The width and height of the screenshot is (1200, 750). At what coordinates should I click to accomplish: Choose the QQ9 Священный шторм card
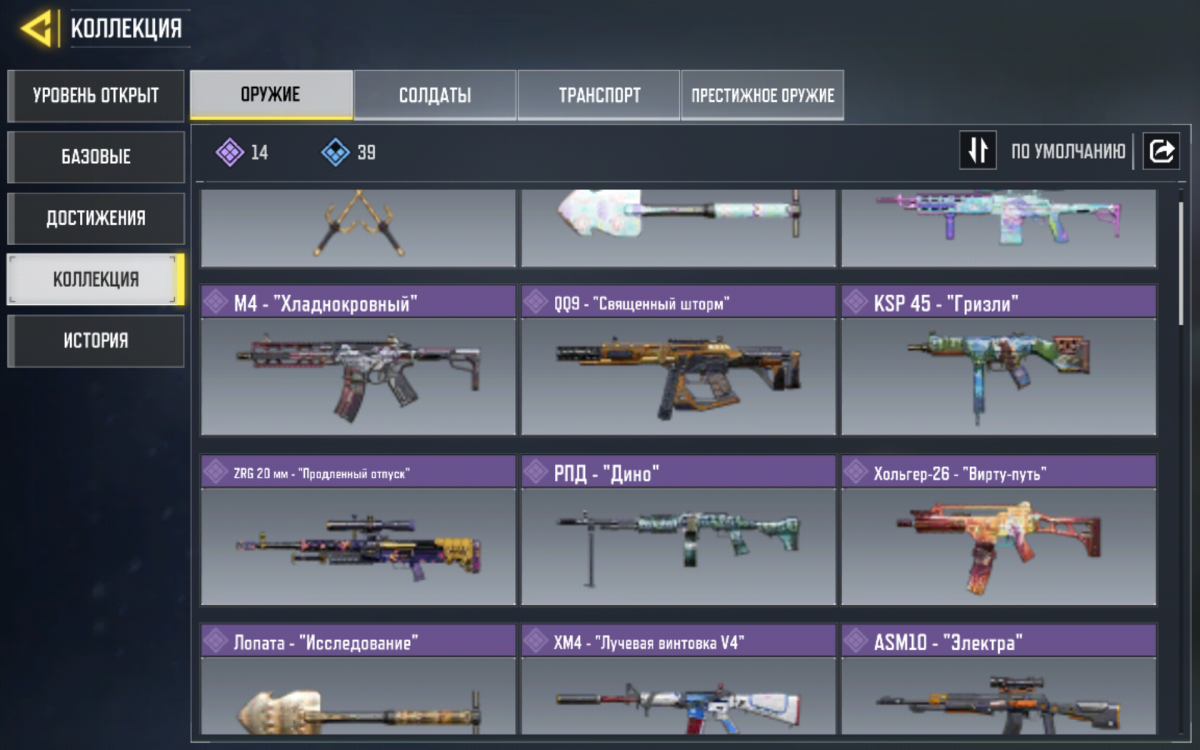click(x=678, y=360)
